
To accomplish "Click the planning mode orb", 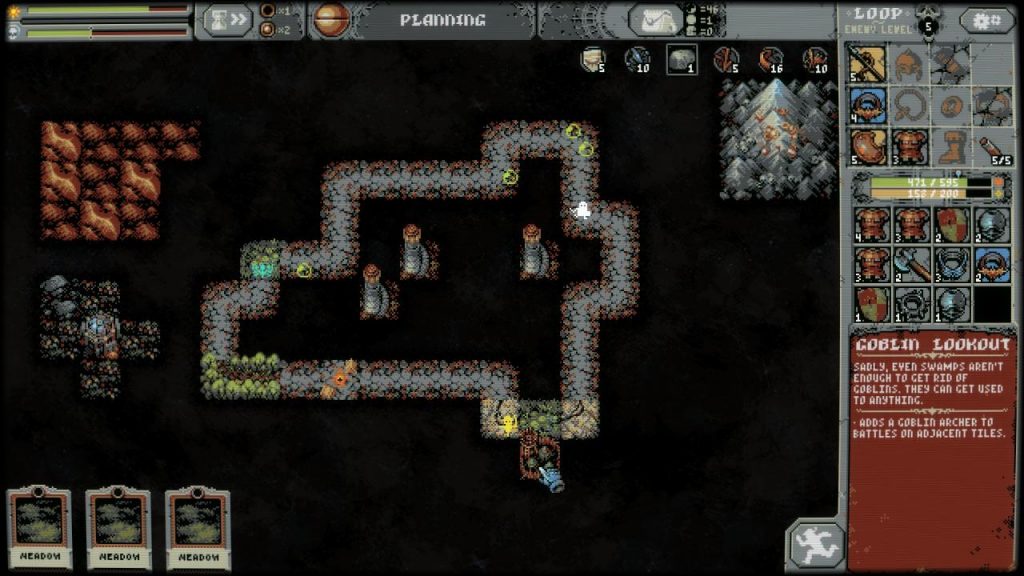I will coord(332,20).
